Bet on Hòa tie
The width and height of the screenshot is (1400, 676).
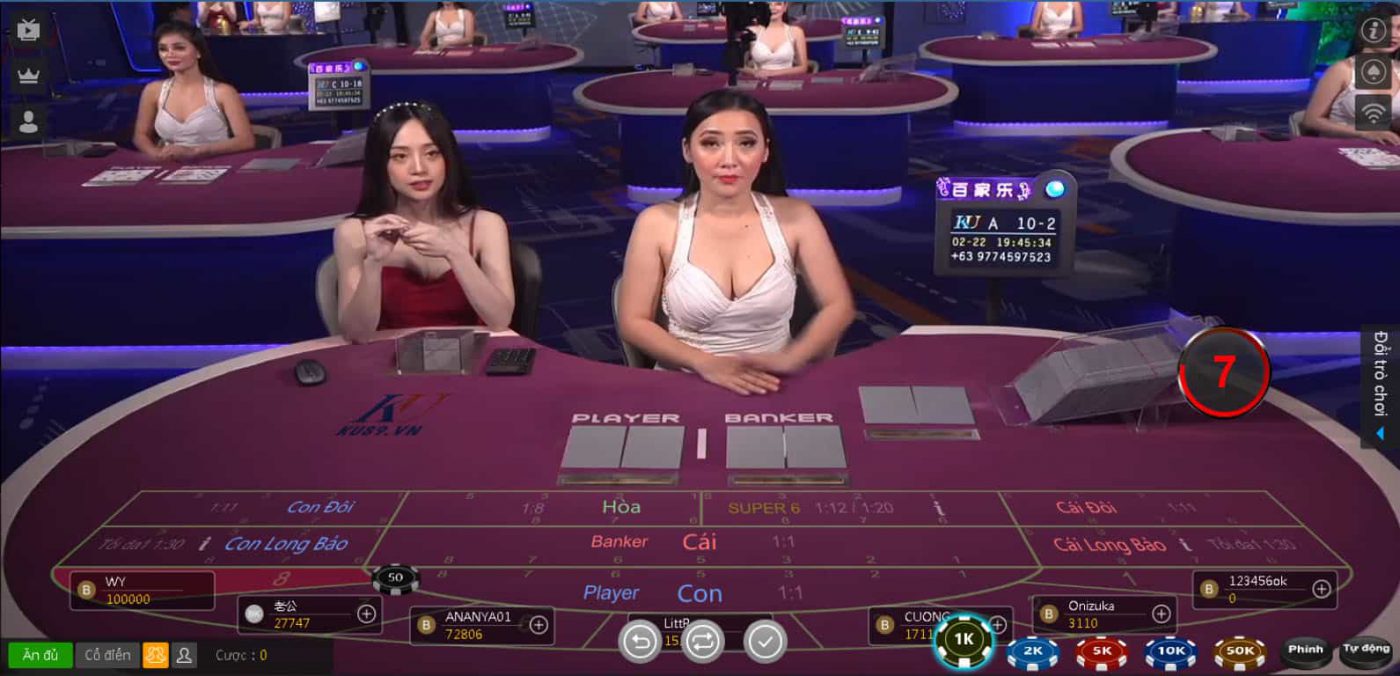(x=620, y=507)
